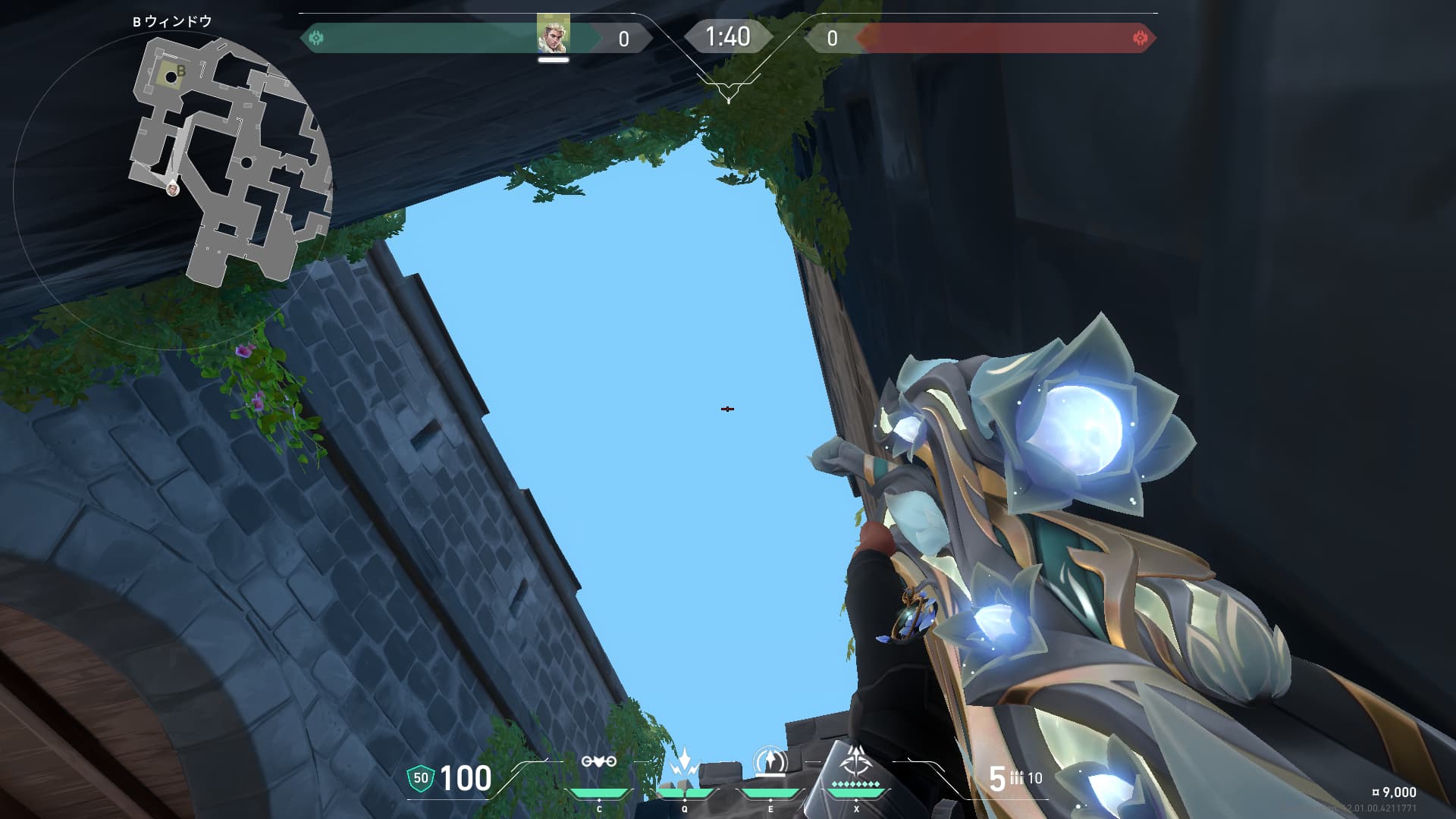Screen dimensions: 1456x819
Task: Click the red team emblem icon
Action: 1139,38
